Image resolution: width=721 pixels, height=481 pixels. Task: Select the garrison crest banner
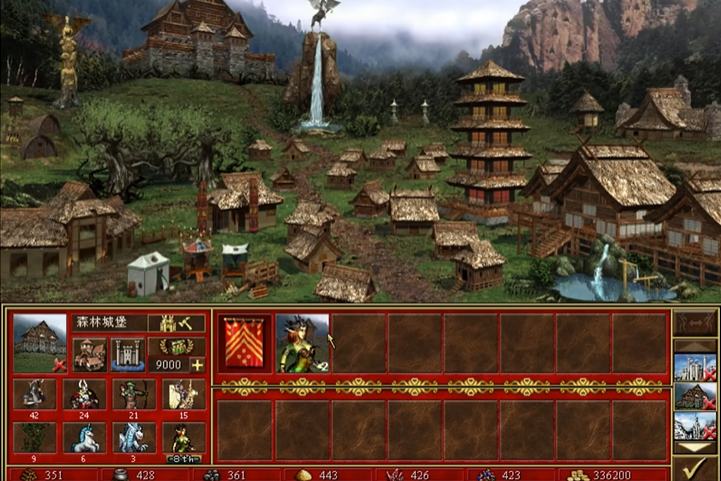(243, 342)
